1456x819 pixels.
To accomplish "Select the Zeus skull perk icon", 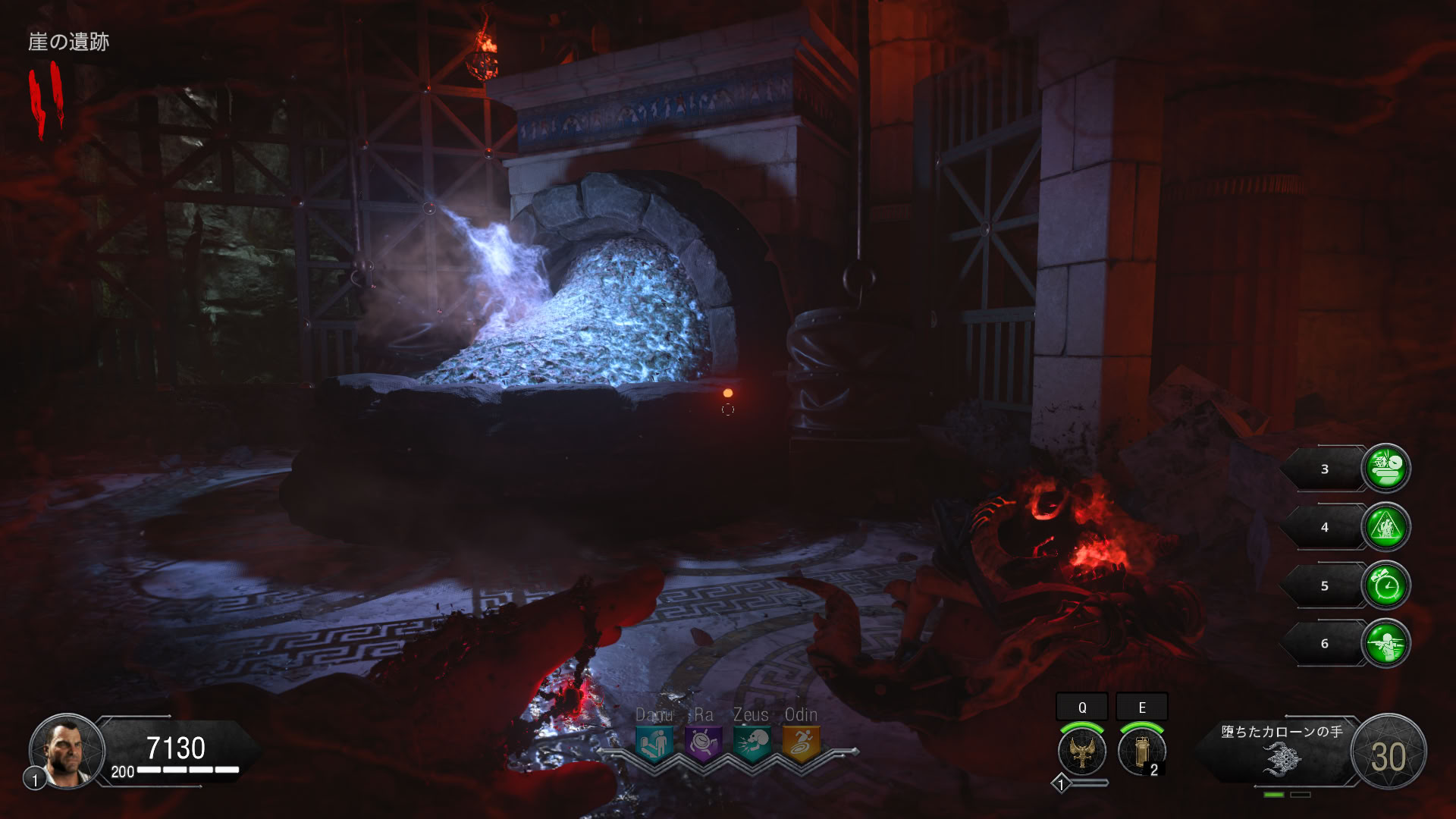I will (752, 743).
